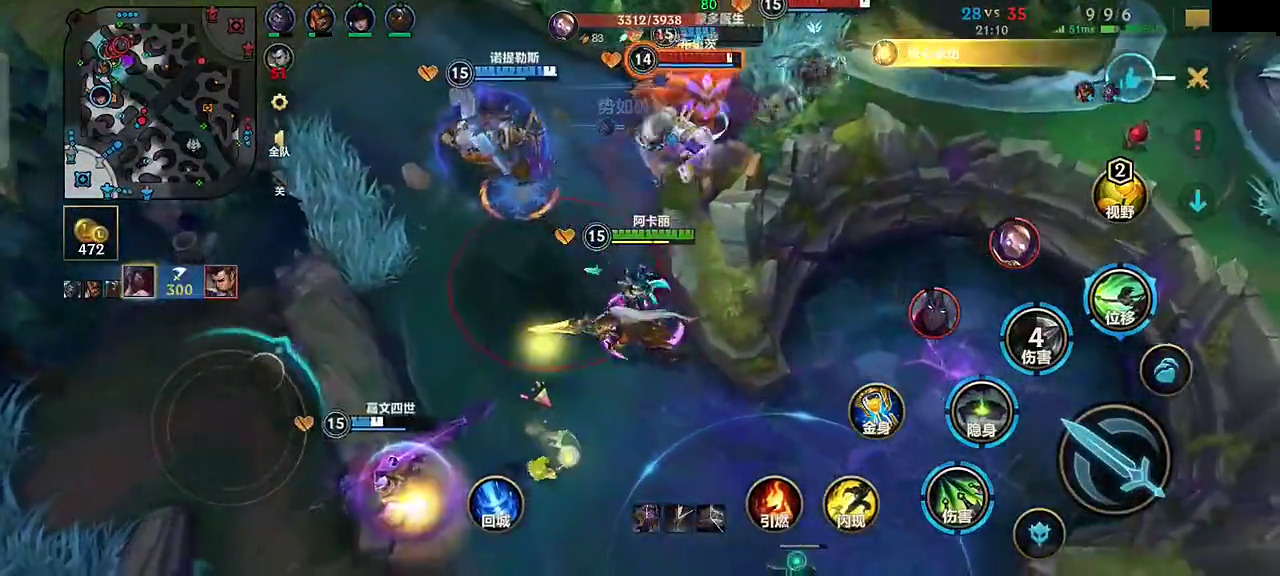Send the teal down-arrow ping
Screen dimensions: 1280x576
tap(1197, 200)
